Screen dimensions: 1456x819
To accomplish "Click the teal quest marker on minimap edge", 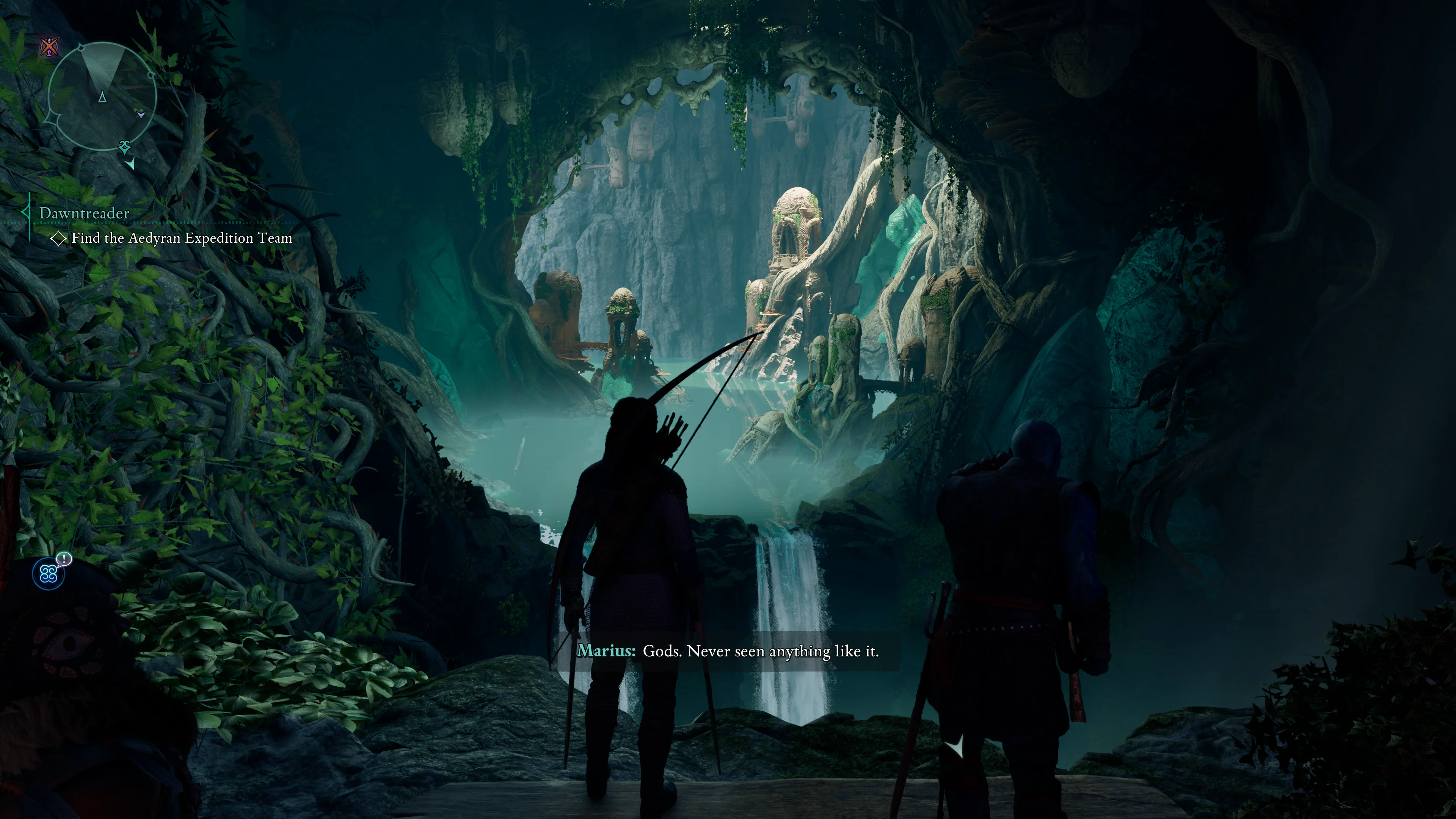I will pyautogui.click(x=125, y=147).
